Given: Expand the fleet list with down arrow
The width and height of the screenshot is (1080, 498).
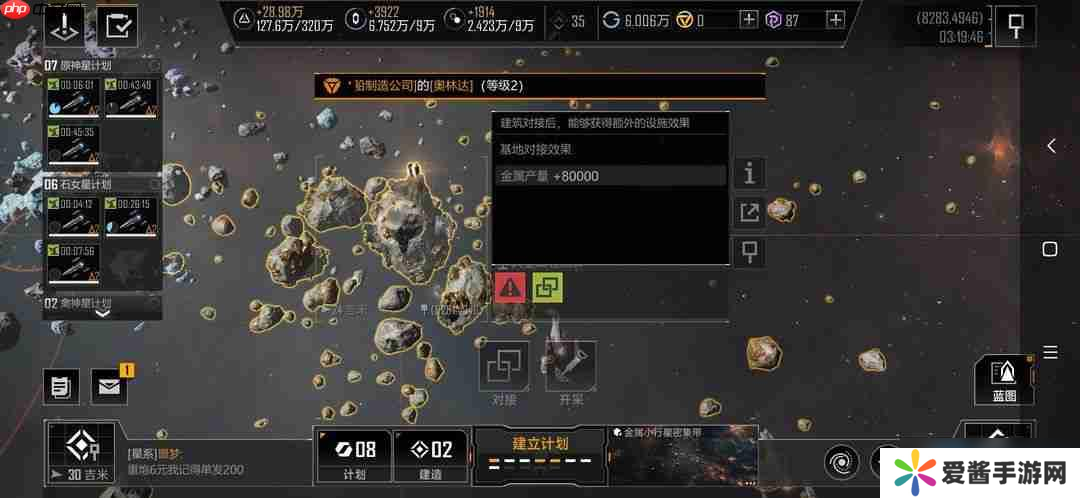Looking at the screenshot, I should coord(102,312).
